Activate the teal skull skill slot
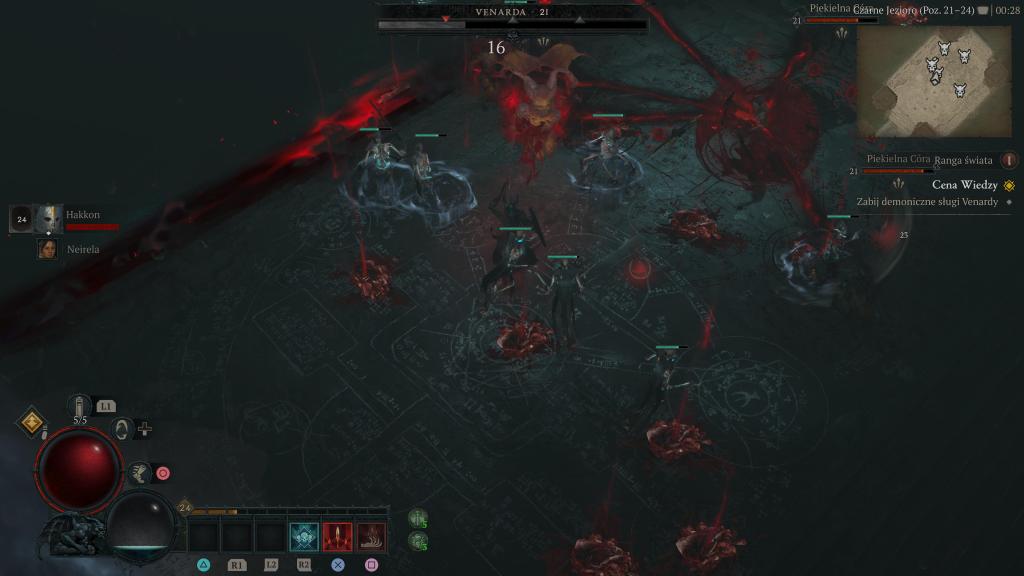1024x576 pixels. click(x=304, y=537)
